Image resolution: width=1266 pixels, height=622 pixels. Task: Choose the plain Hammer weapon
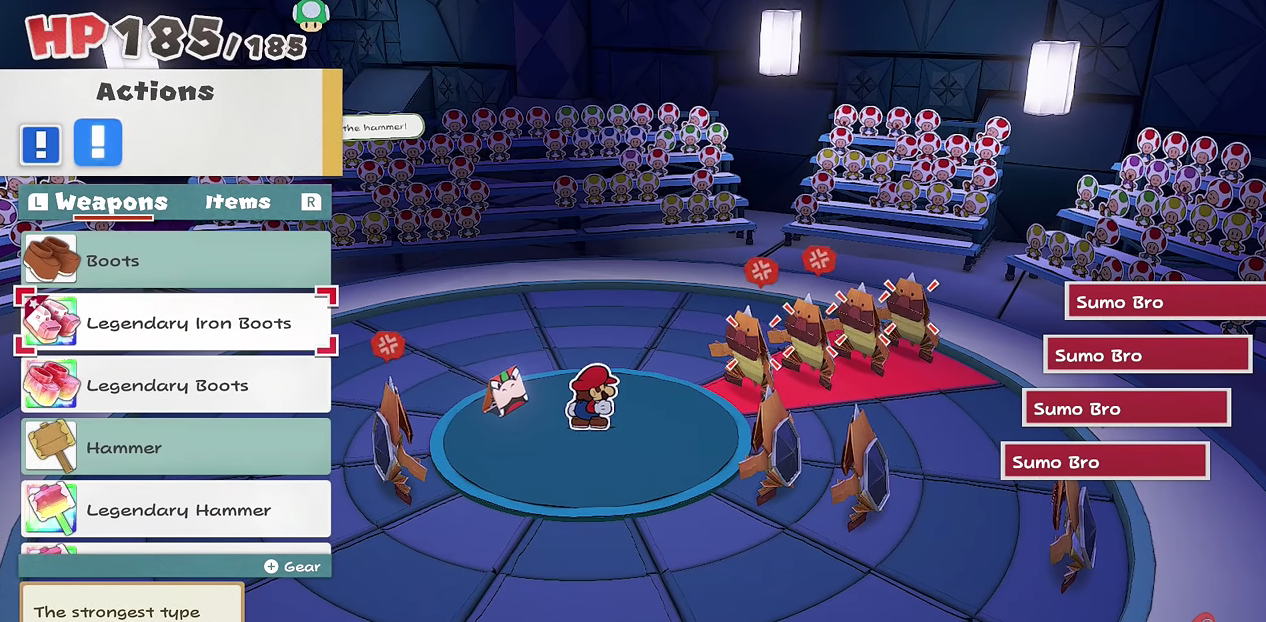(176, 447)
